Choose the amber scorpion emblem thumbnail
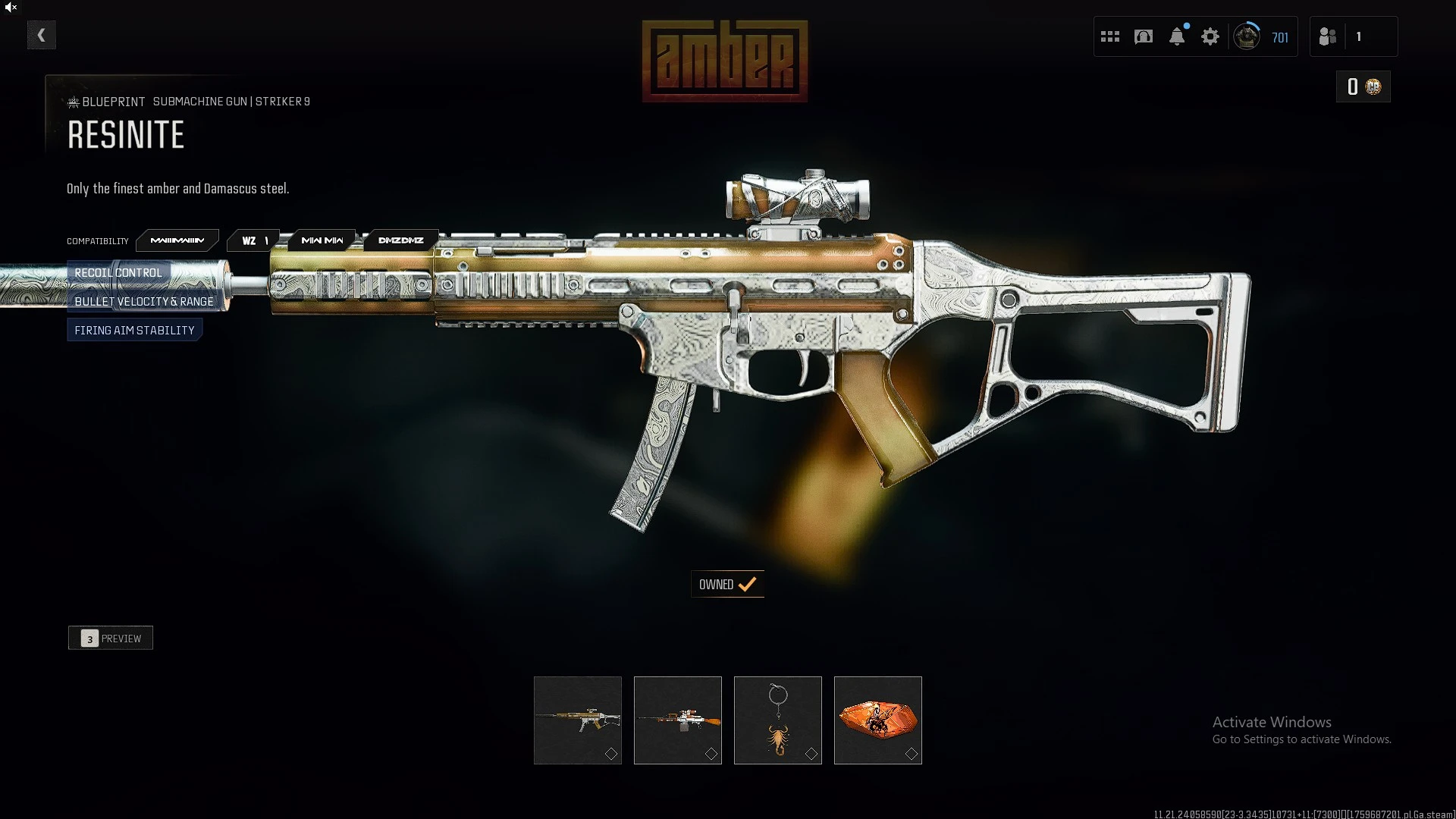The image size is (1456, 819). click(x=878, y=720)
